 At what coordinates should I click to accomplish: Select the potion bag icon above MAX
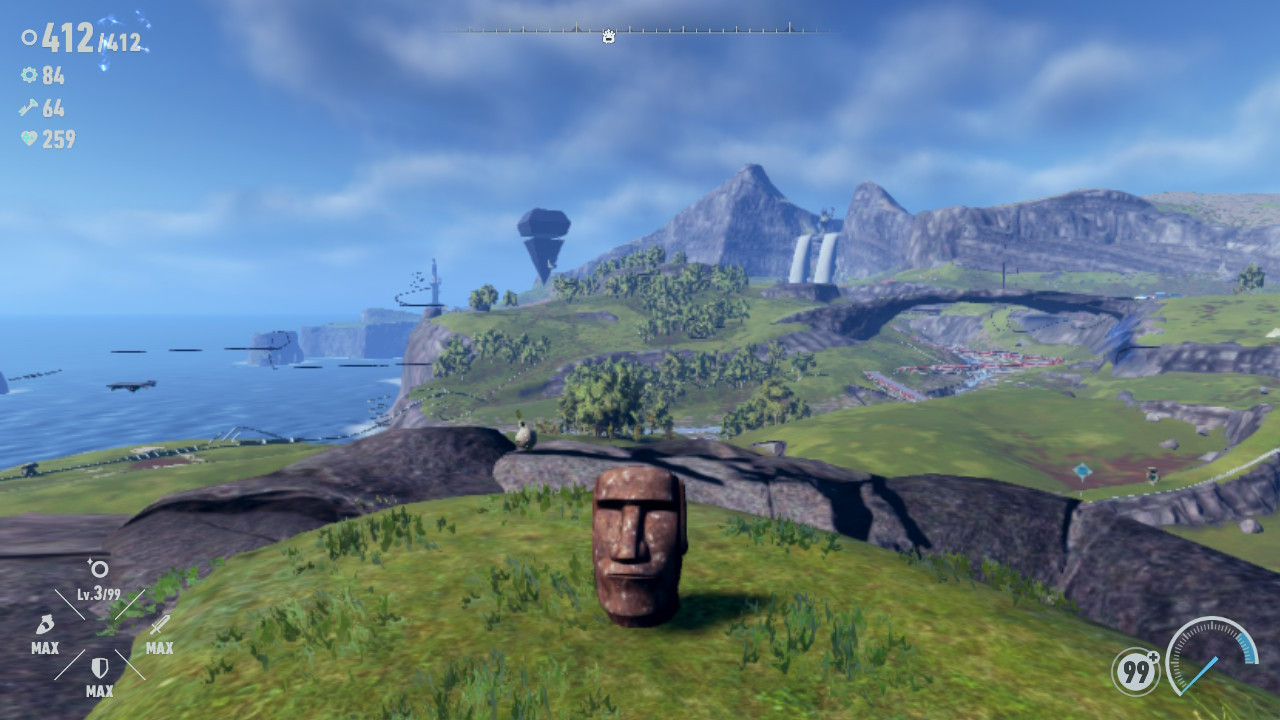click(x=45, y=626)
